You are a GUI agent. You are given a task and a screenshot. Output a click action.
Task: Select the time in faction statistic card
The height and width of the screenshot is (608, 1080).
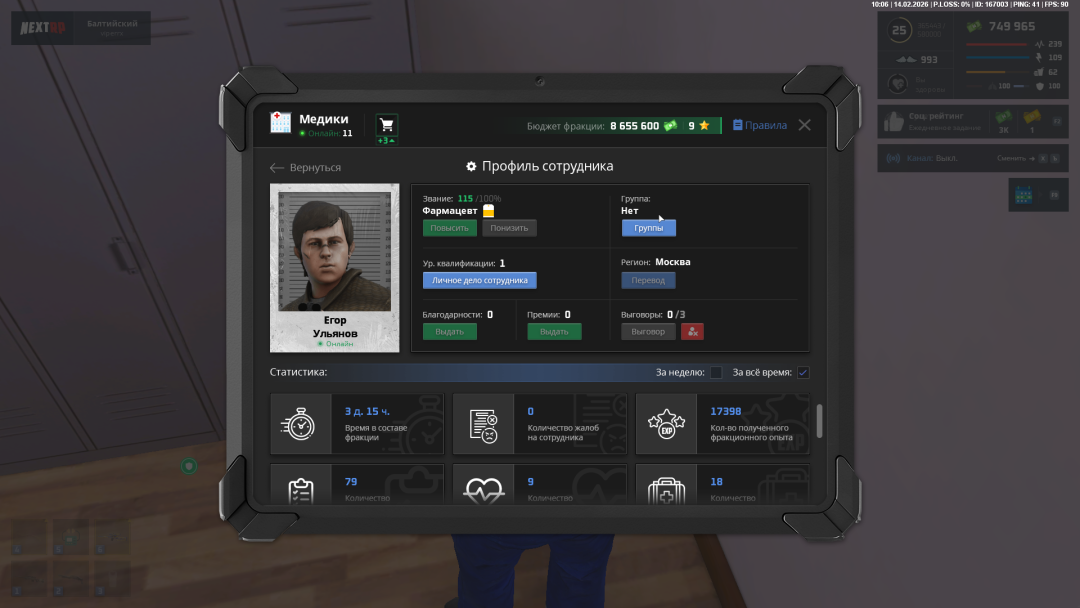click(x=356, y=424)
